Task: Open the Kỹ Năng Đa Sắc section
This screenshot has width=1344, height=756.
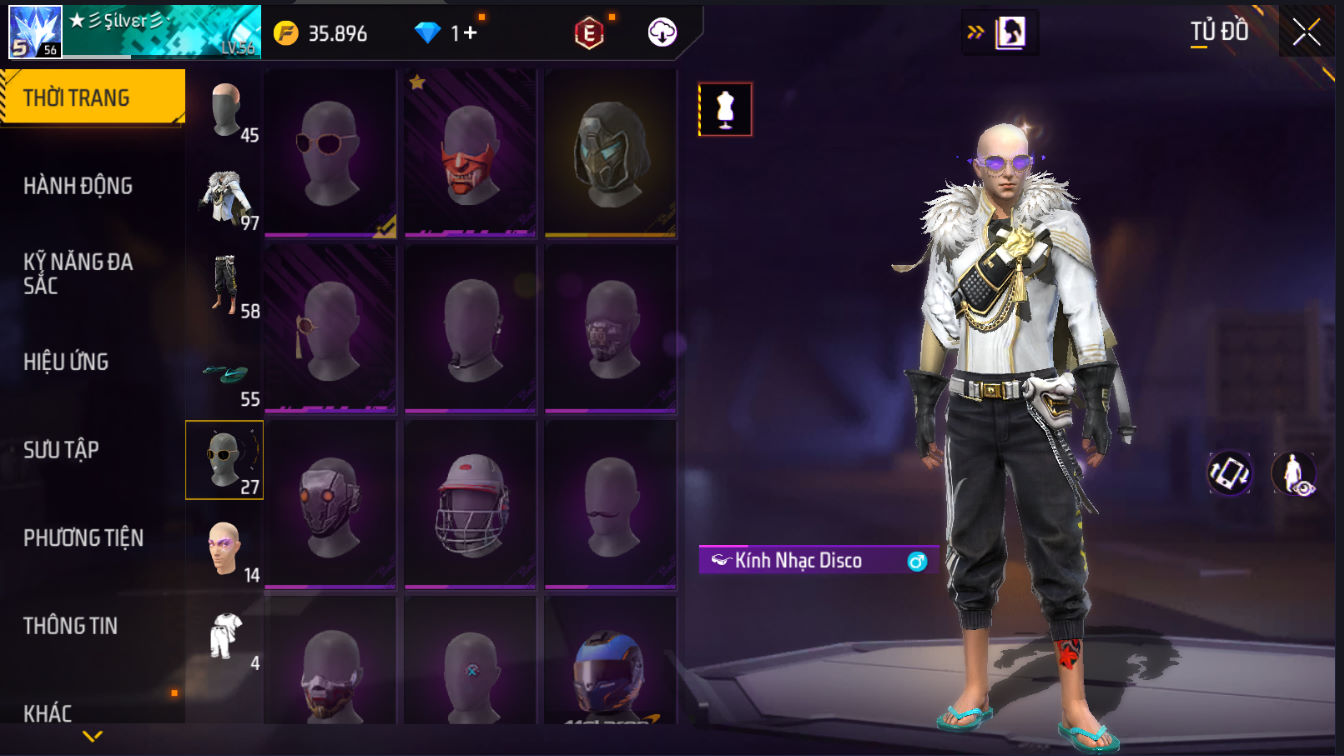Action: click(78, 274)
